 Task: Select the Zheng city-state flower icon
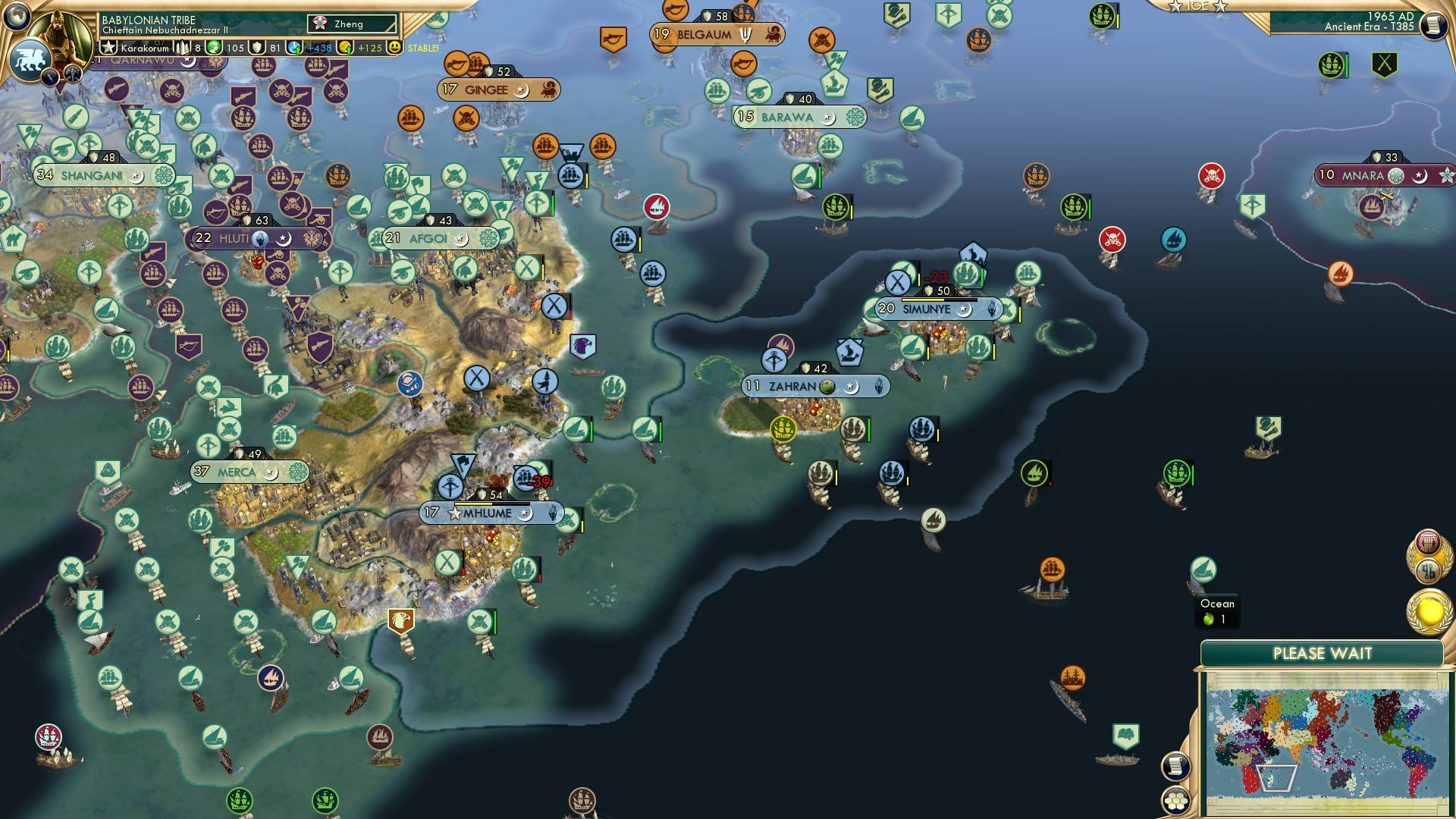click(x=320, y=24)
